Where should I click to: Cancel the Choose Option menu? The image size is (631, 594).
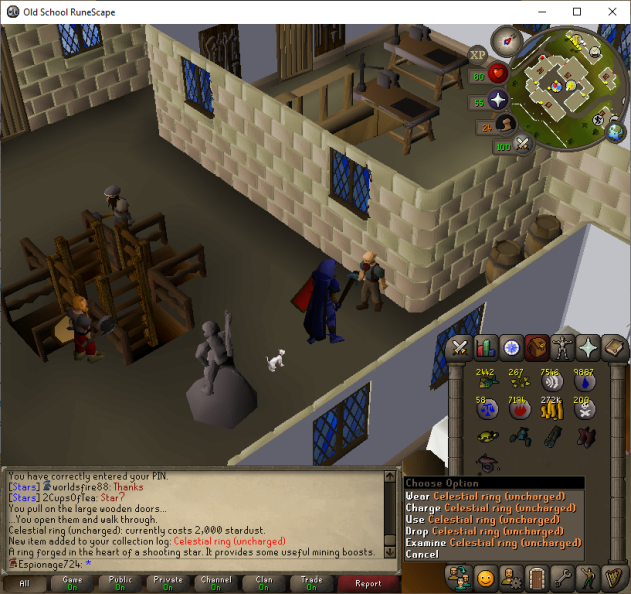point(422,554)
